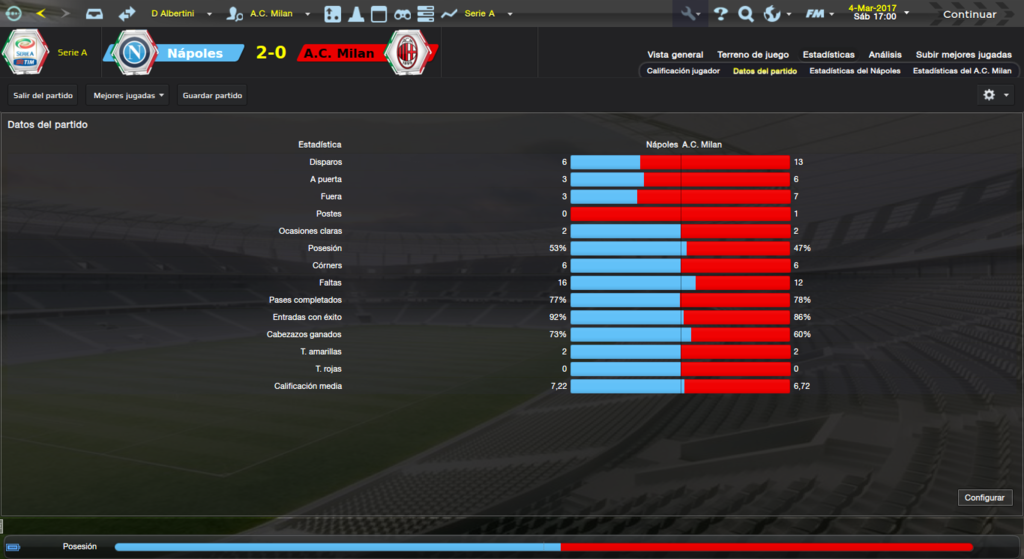Click the question mark help icon

click(x=720, y=14)
